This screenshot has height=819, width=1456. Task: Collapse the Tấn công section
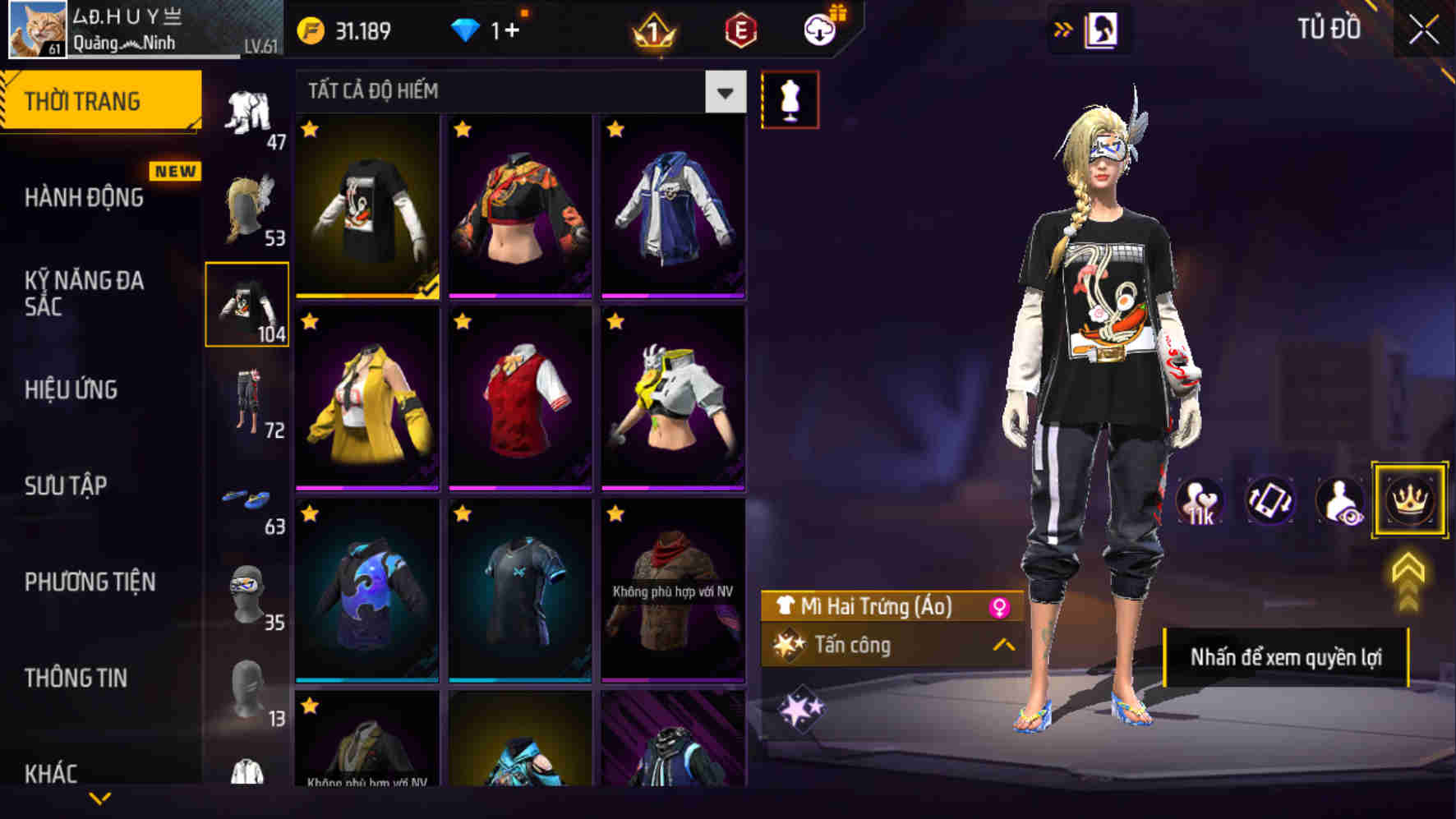[x=1006, y=646]
